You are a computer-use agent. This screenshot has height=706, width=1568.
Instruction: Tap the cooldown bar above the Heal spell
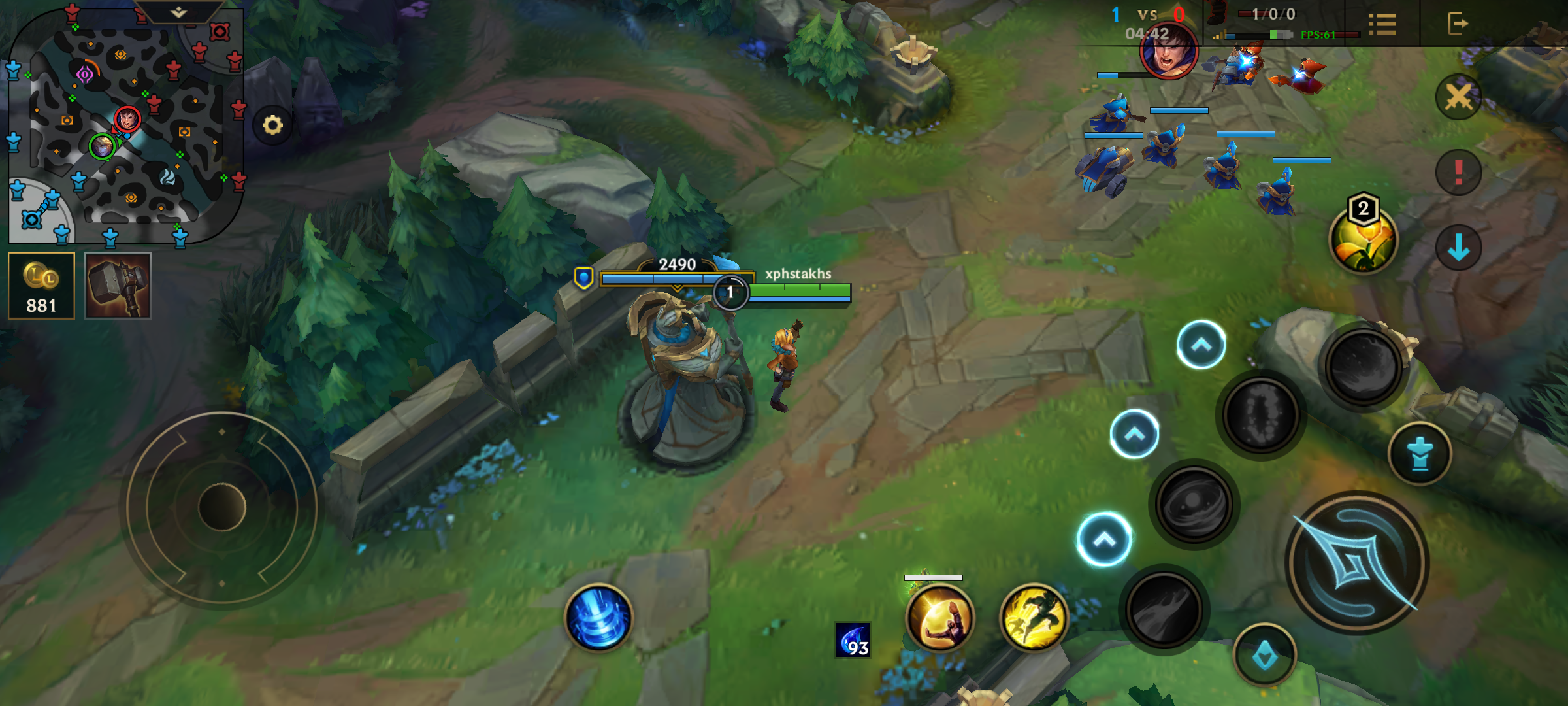[933, 578]
